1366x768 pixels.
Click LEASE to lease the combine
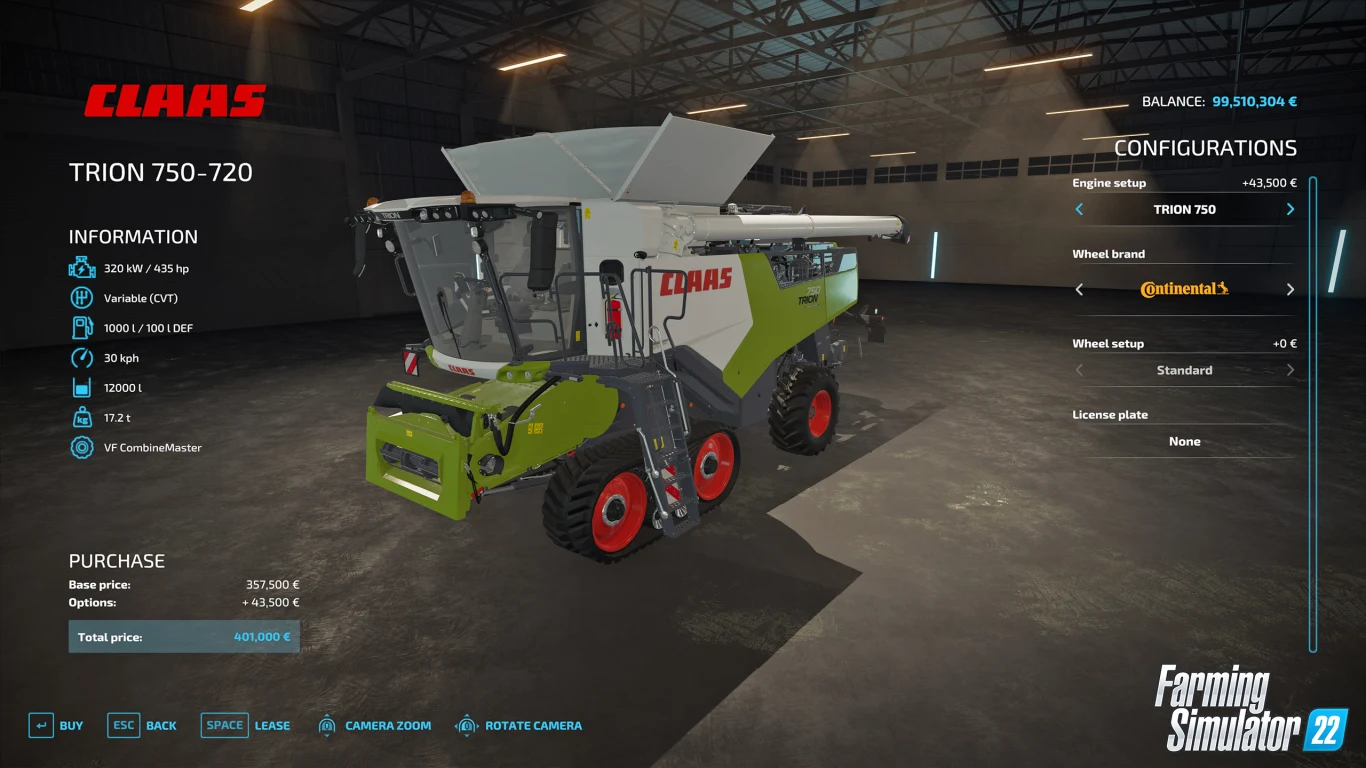272,725
